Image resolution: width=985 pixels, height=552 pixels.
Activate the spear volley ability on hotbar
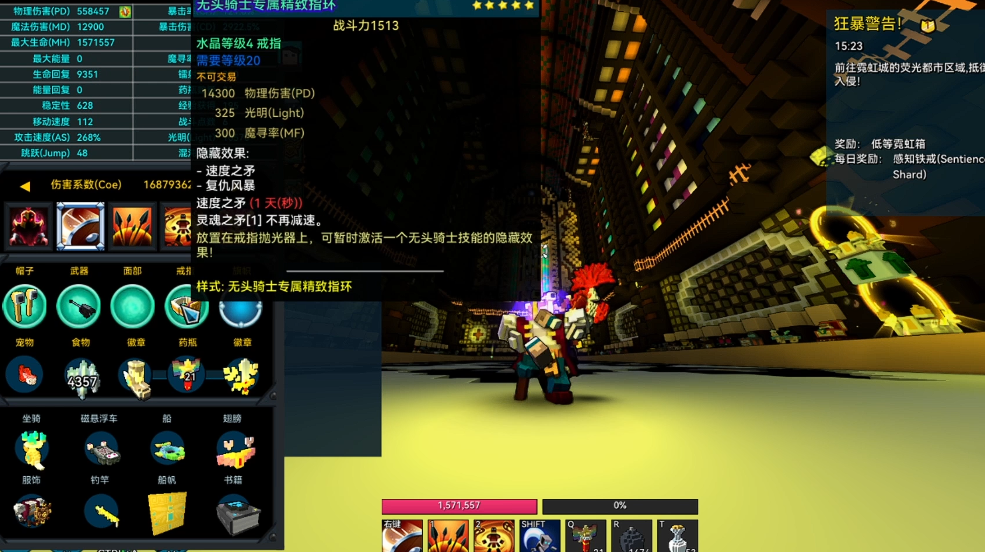(x=448, y=537)
